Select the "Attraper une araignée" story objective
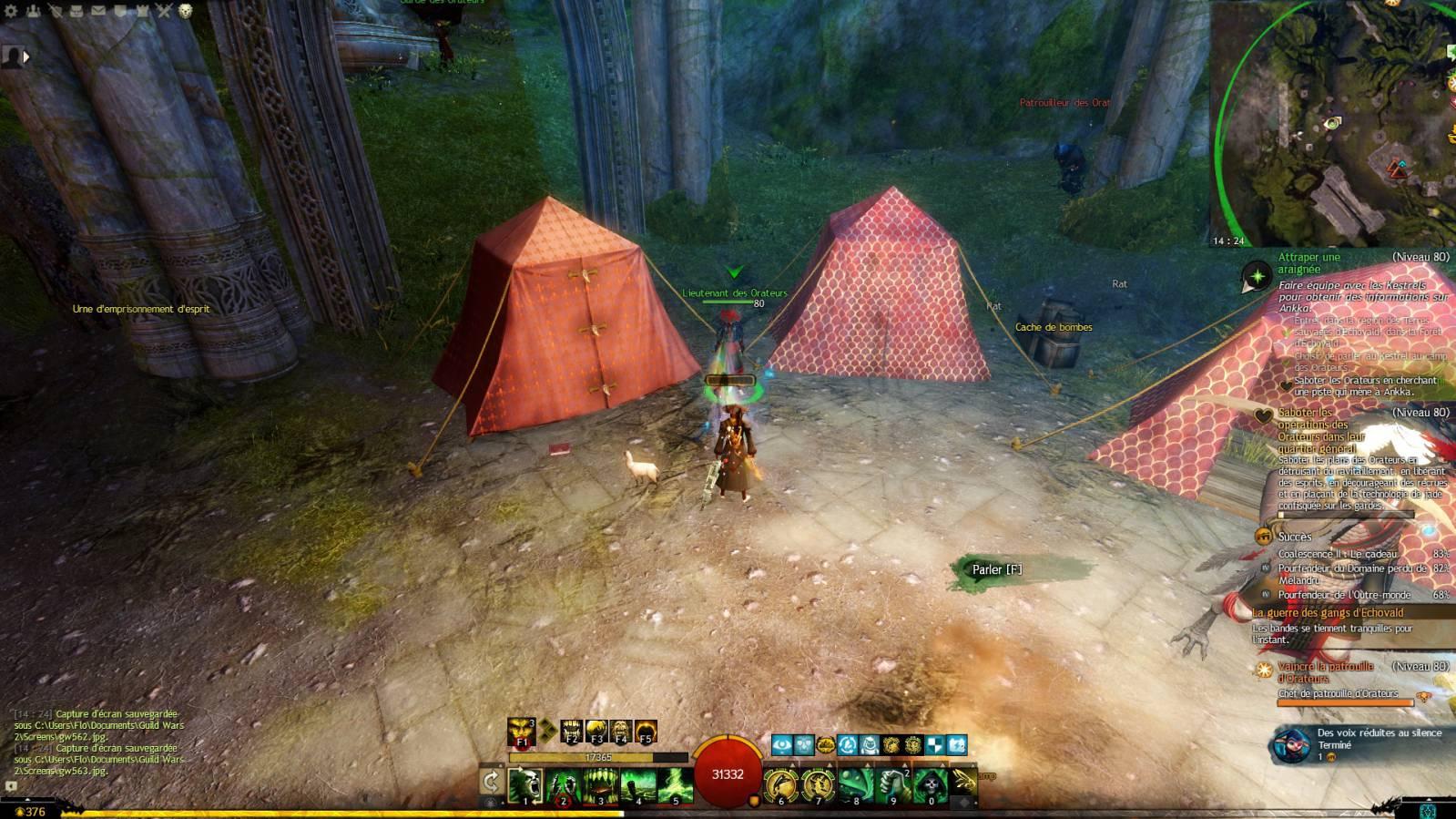This screenshot has width=1456, height=819. (1308, 263)
